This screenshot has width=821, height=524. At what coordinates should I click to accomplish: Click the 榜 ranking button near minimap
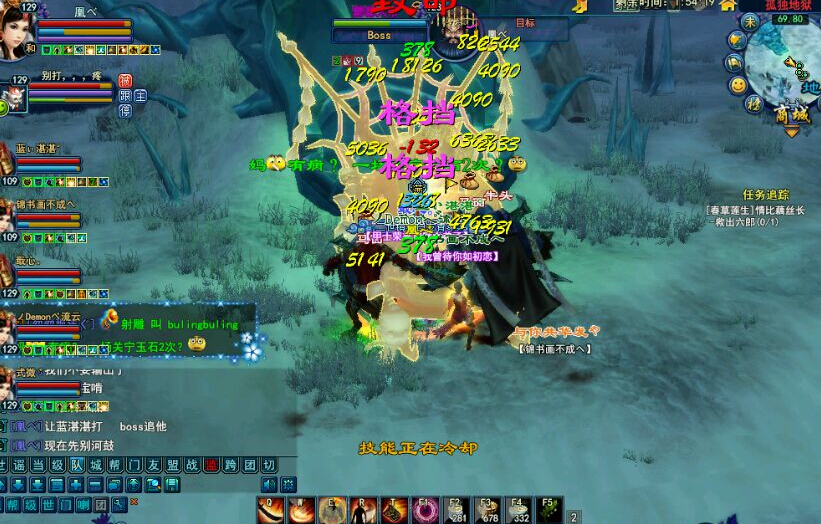tap(755, 103)
